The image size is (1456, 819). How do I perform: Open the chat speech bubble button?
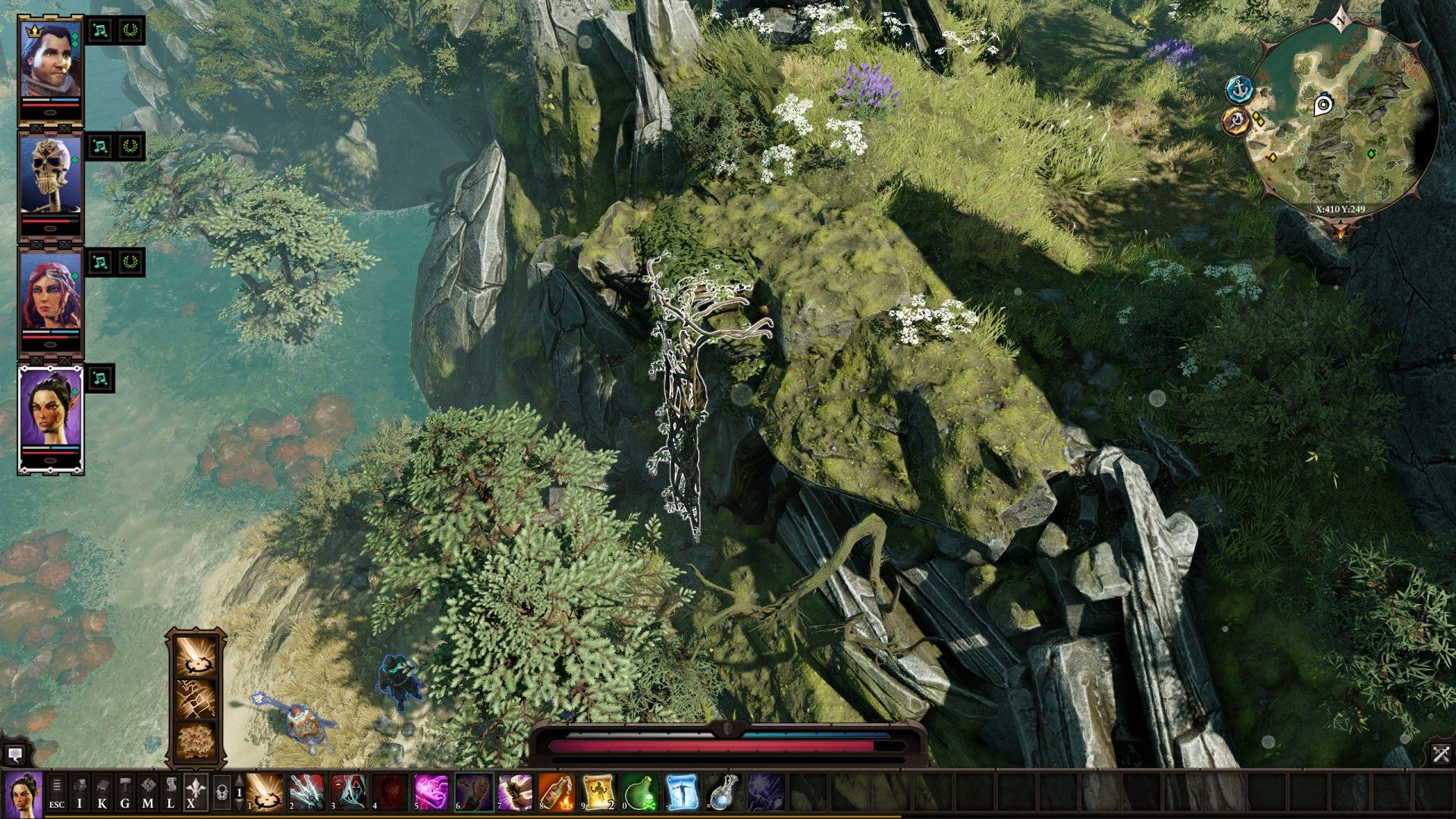point(14,755)
